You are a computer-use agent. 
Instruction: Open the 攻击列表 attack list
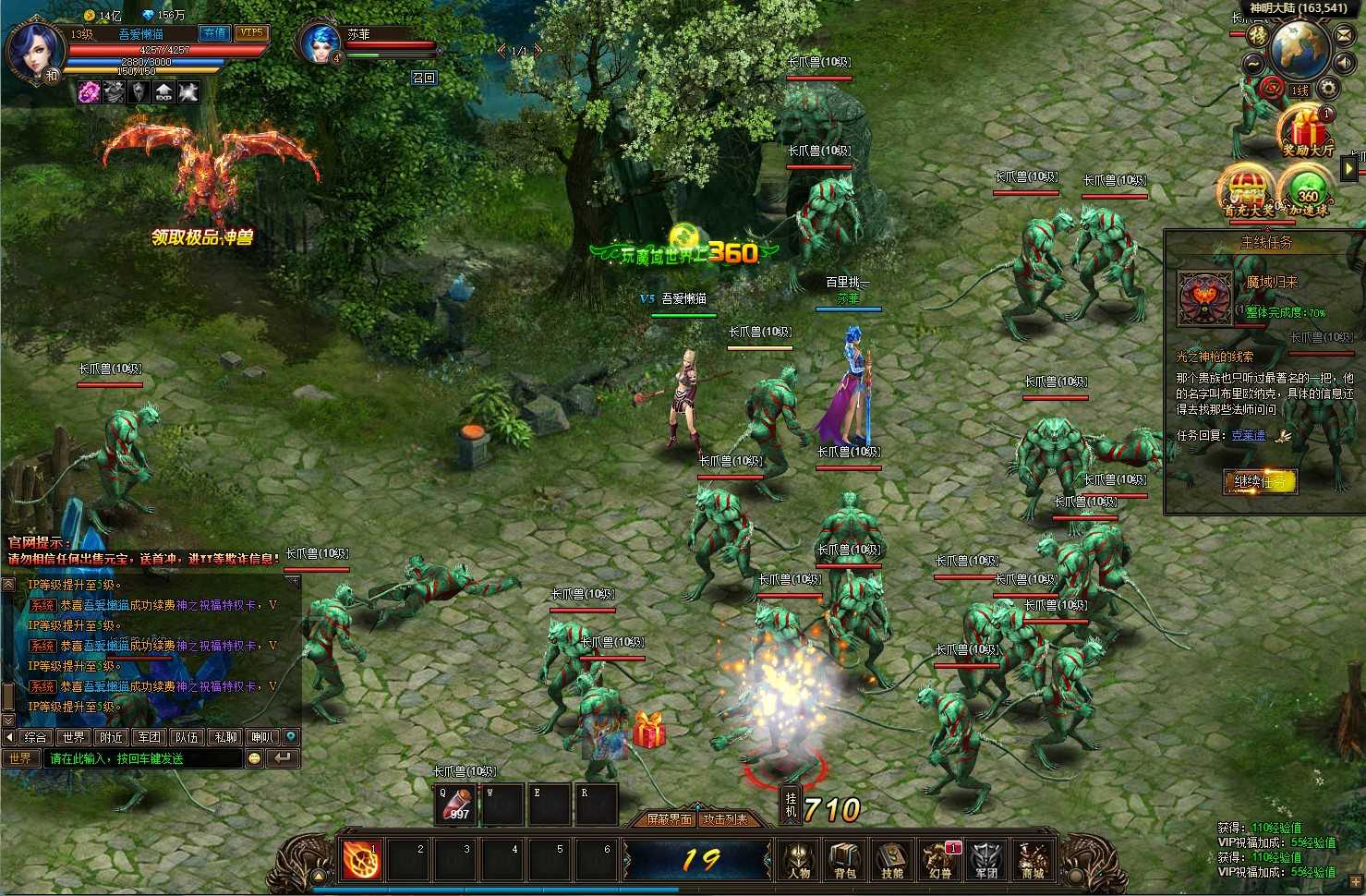[726, 819]
